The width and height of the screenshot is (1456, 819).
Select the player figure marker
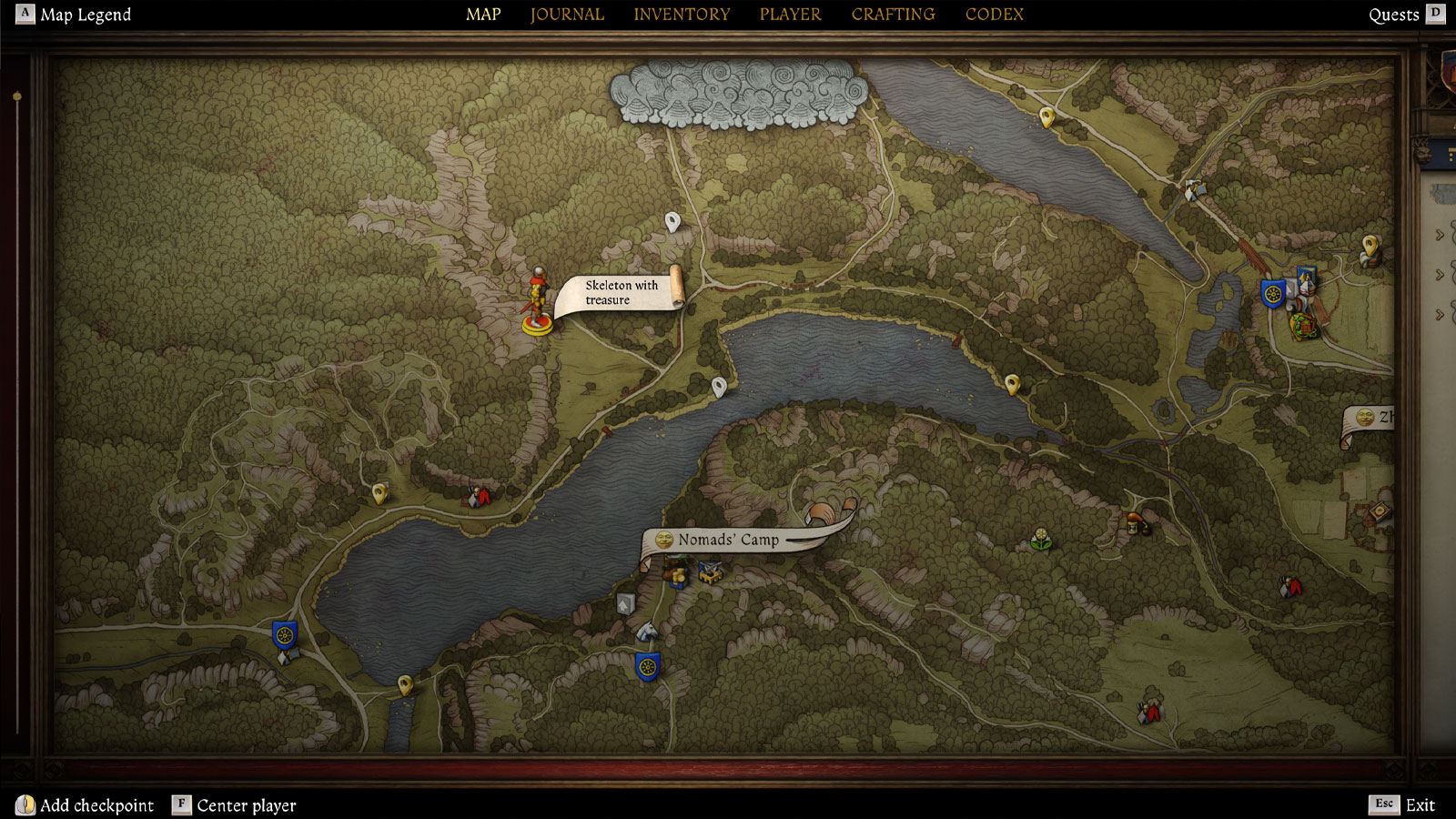pyautogui.click(x=538, y=302)
